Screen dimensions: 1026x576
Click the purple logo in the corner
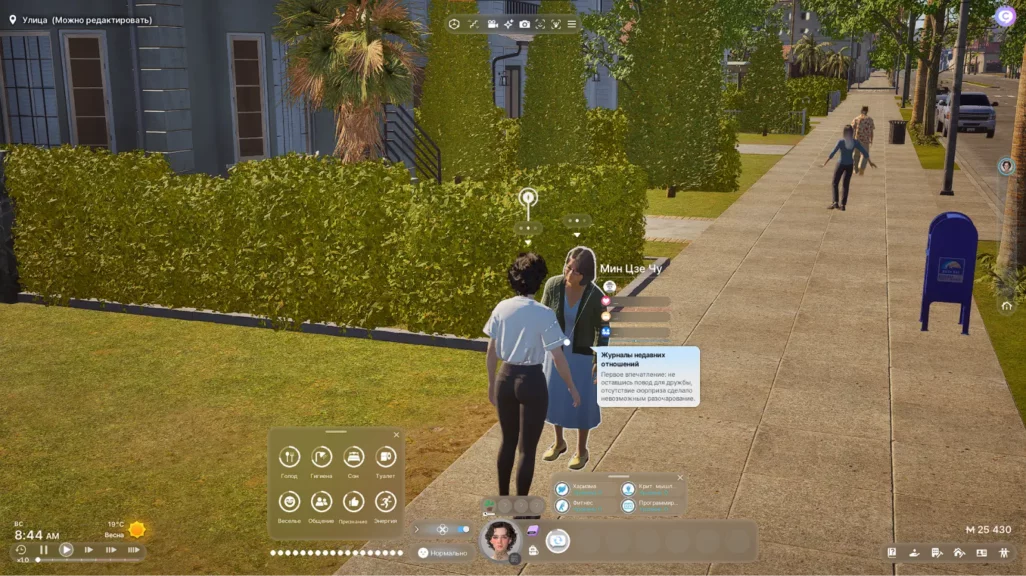(1004, 16)
